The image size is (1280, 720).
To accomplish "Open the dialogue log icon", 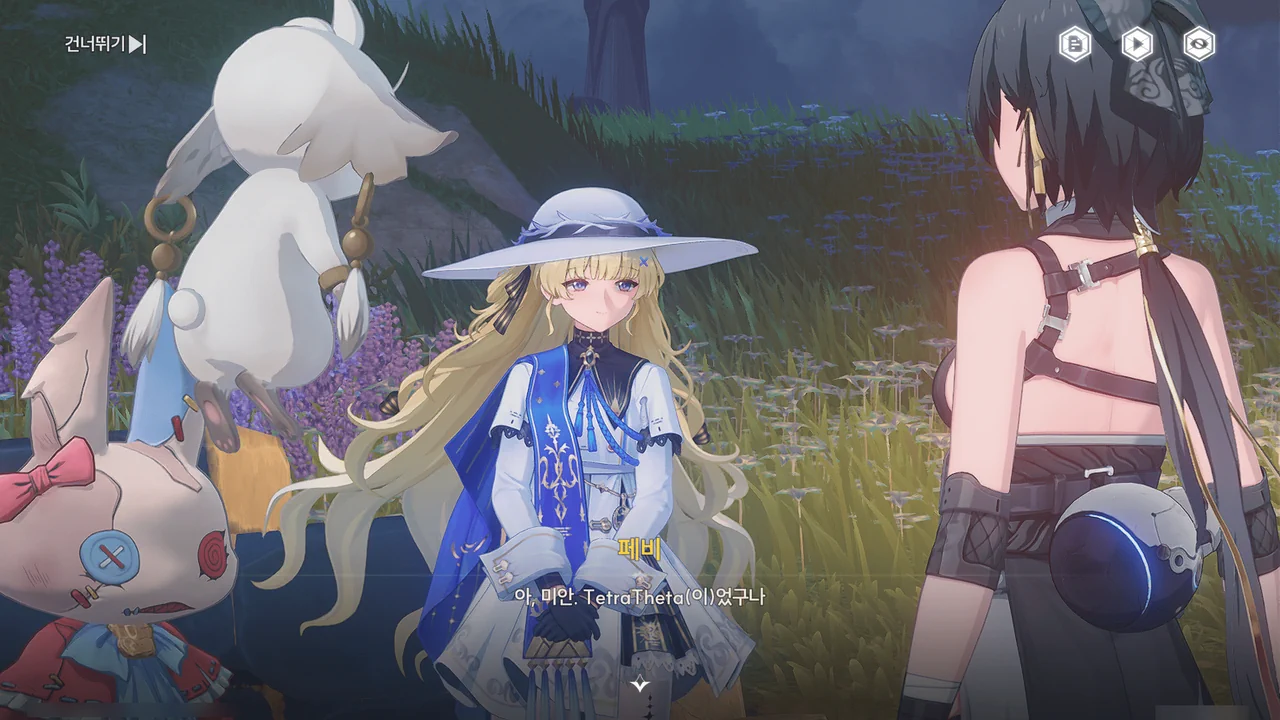I will pyautogui.click(x=1075, y=44).
